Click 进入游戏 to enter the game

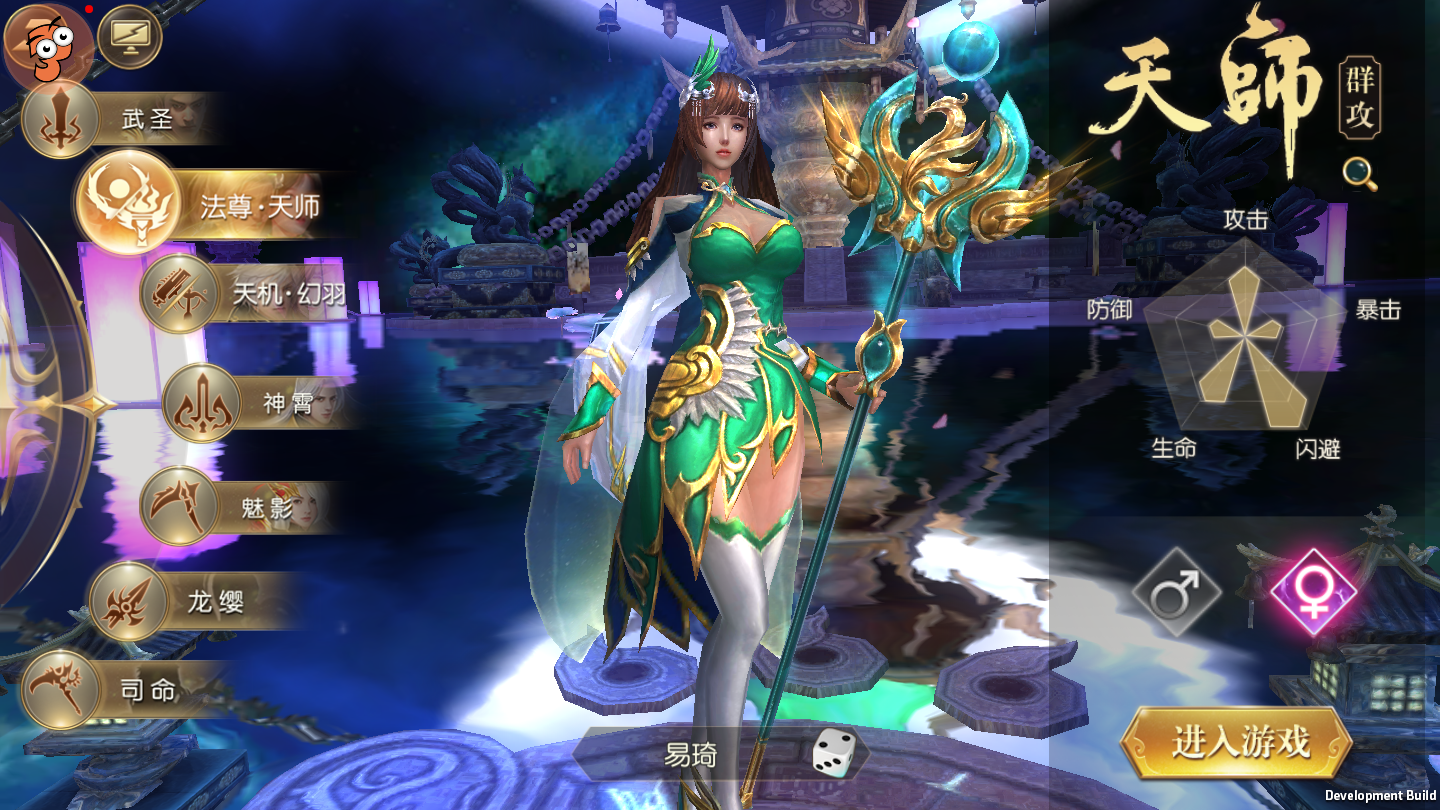(1239, 743)
